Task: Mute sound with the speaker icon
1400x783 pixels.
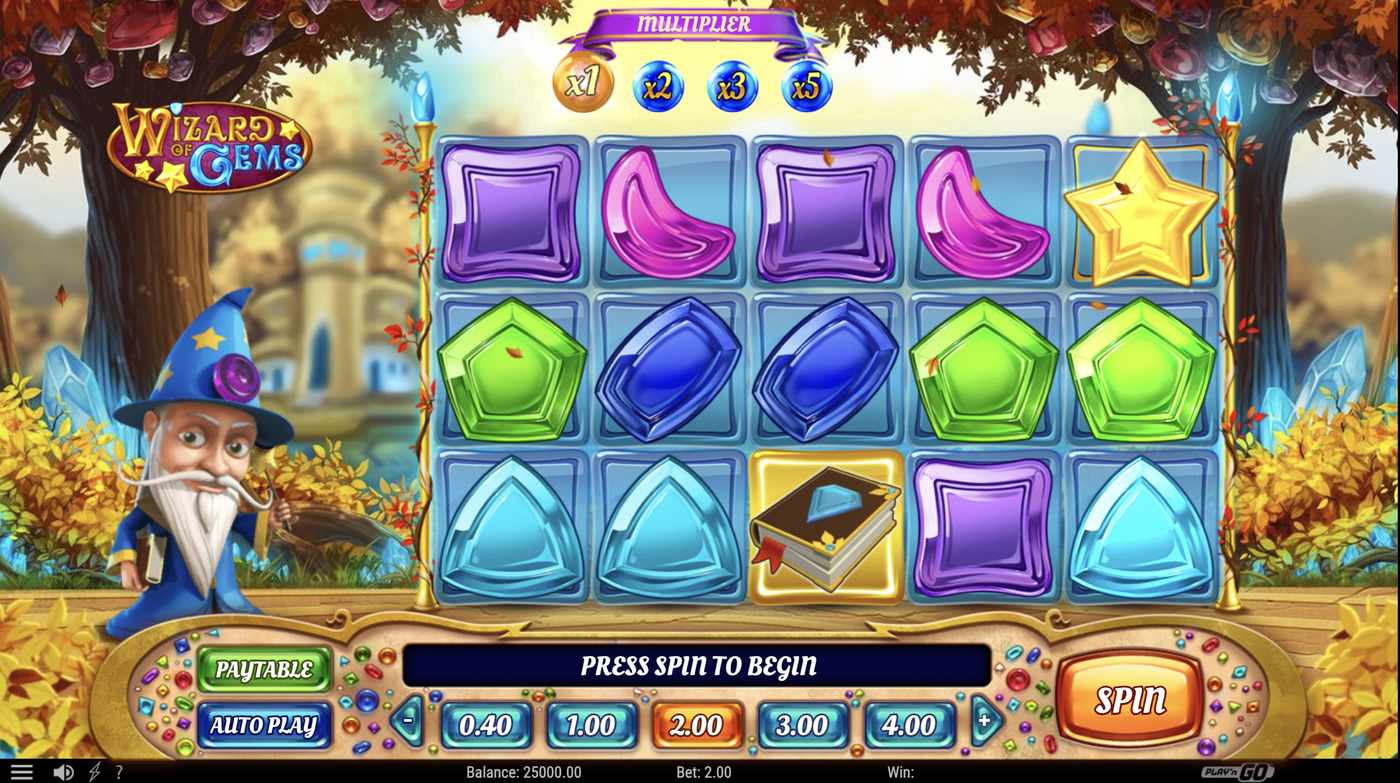Action: (63, 771)
